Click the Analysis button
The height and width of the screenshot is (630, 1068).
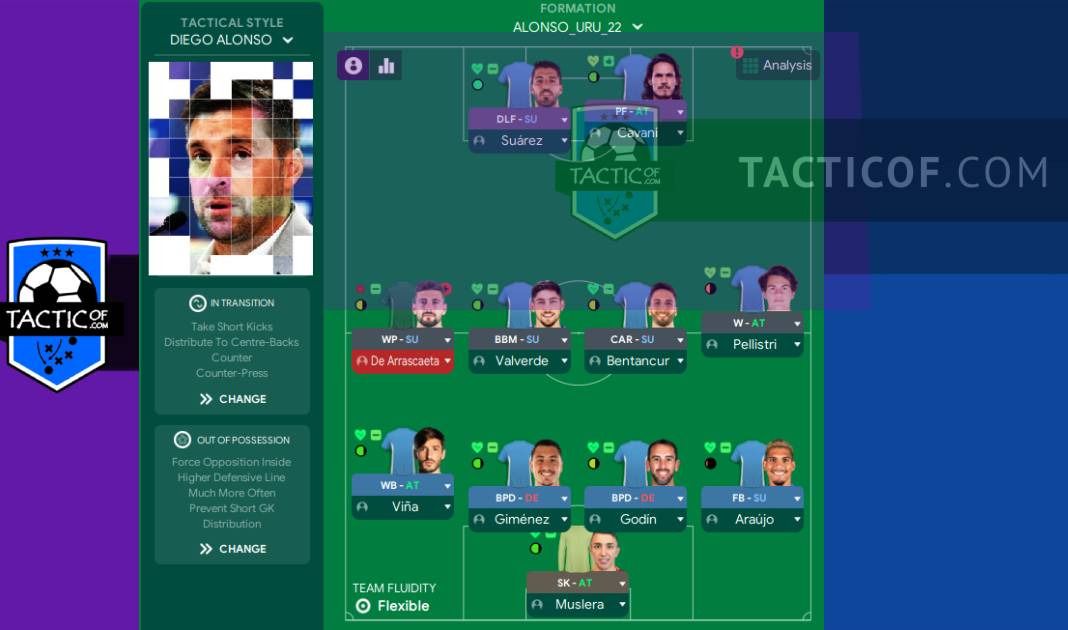point(778,65)
